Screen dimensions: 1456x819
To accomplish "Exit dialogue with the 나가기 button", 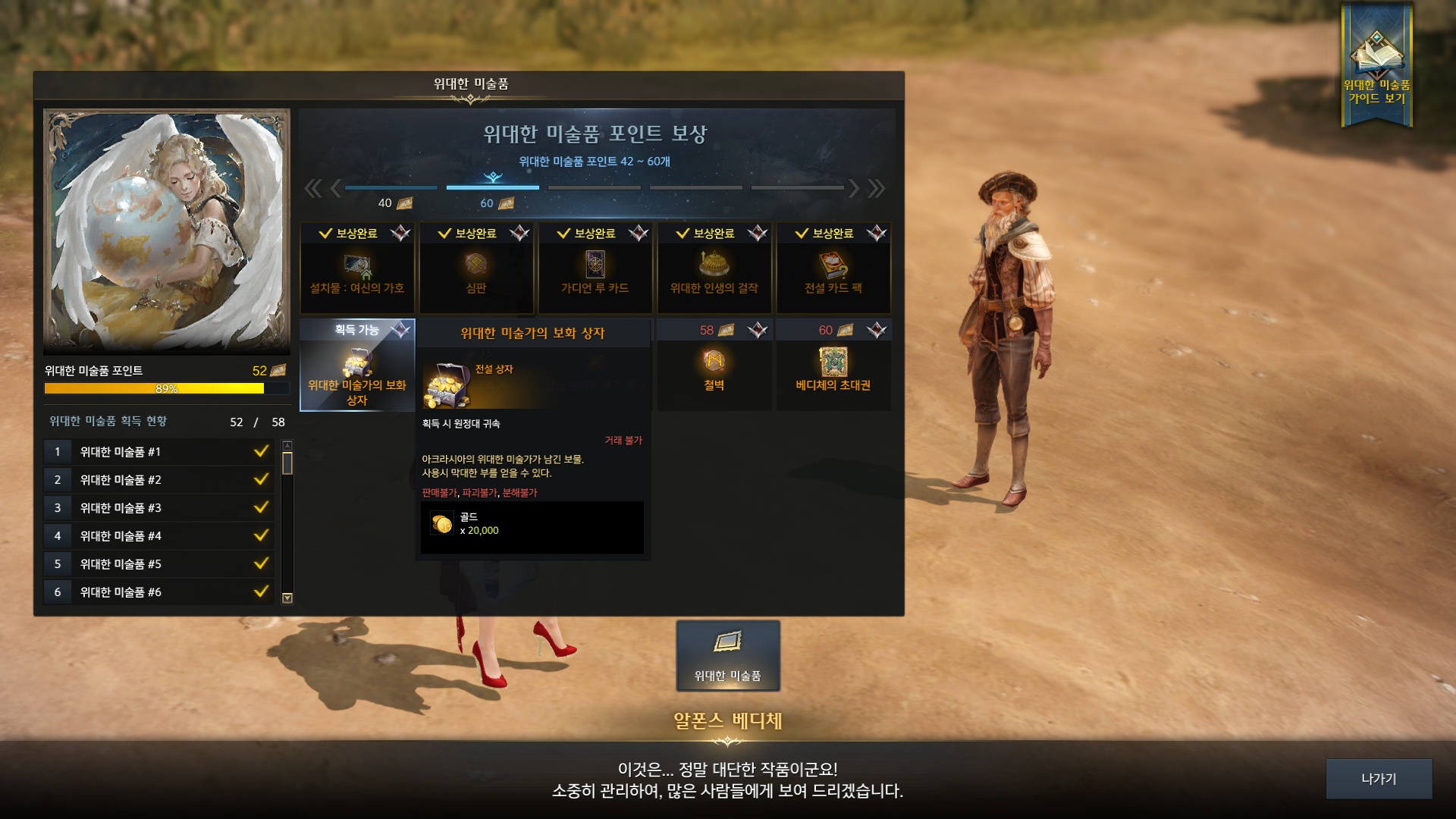I will coord(1378,779).
